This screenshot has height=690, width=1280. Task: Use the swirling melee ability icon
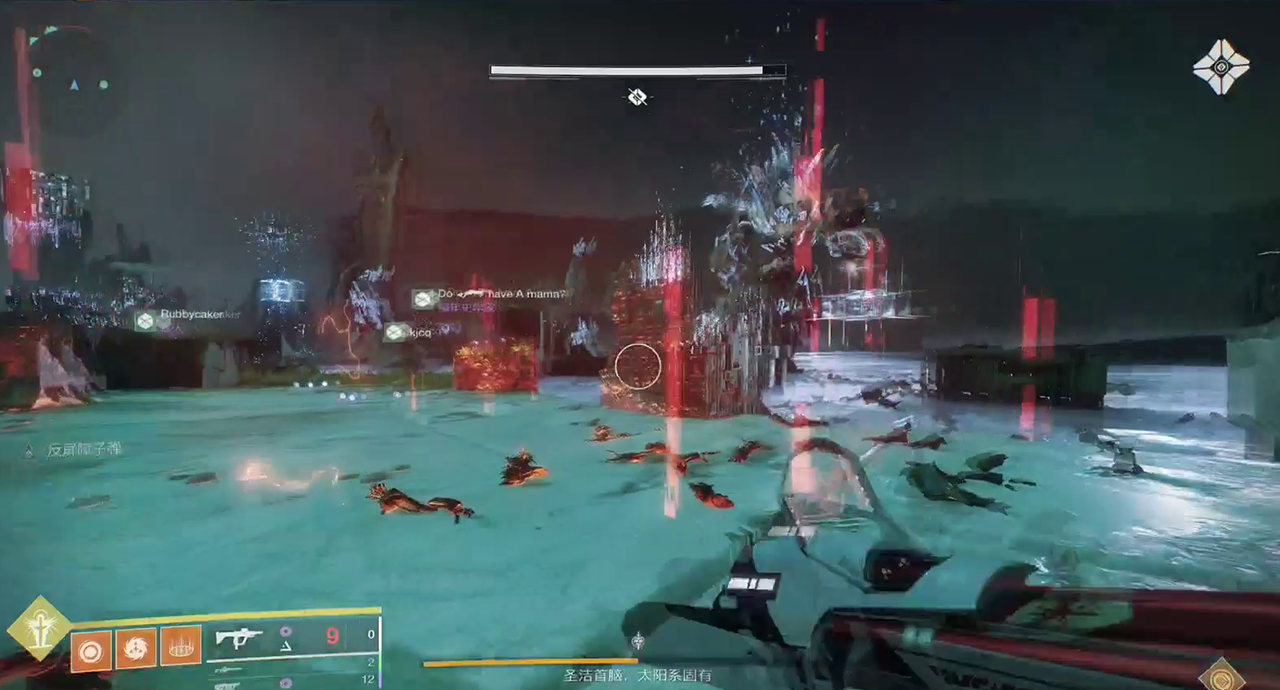pyautogui.click(x=135, y=649)
